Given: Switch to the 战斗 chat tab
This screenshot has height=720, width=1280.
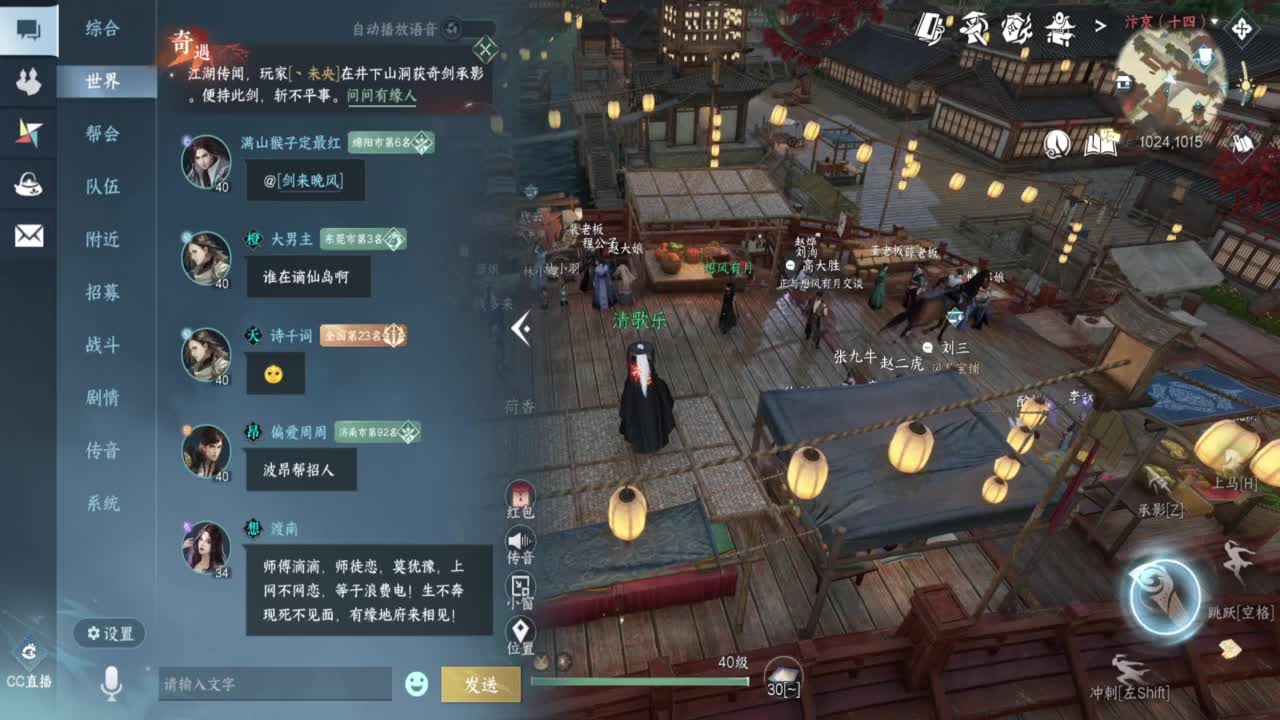Looking at the screenshot, I should 103,345.
